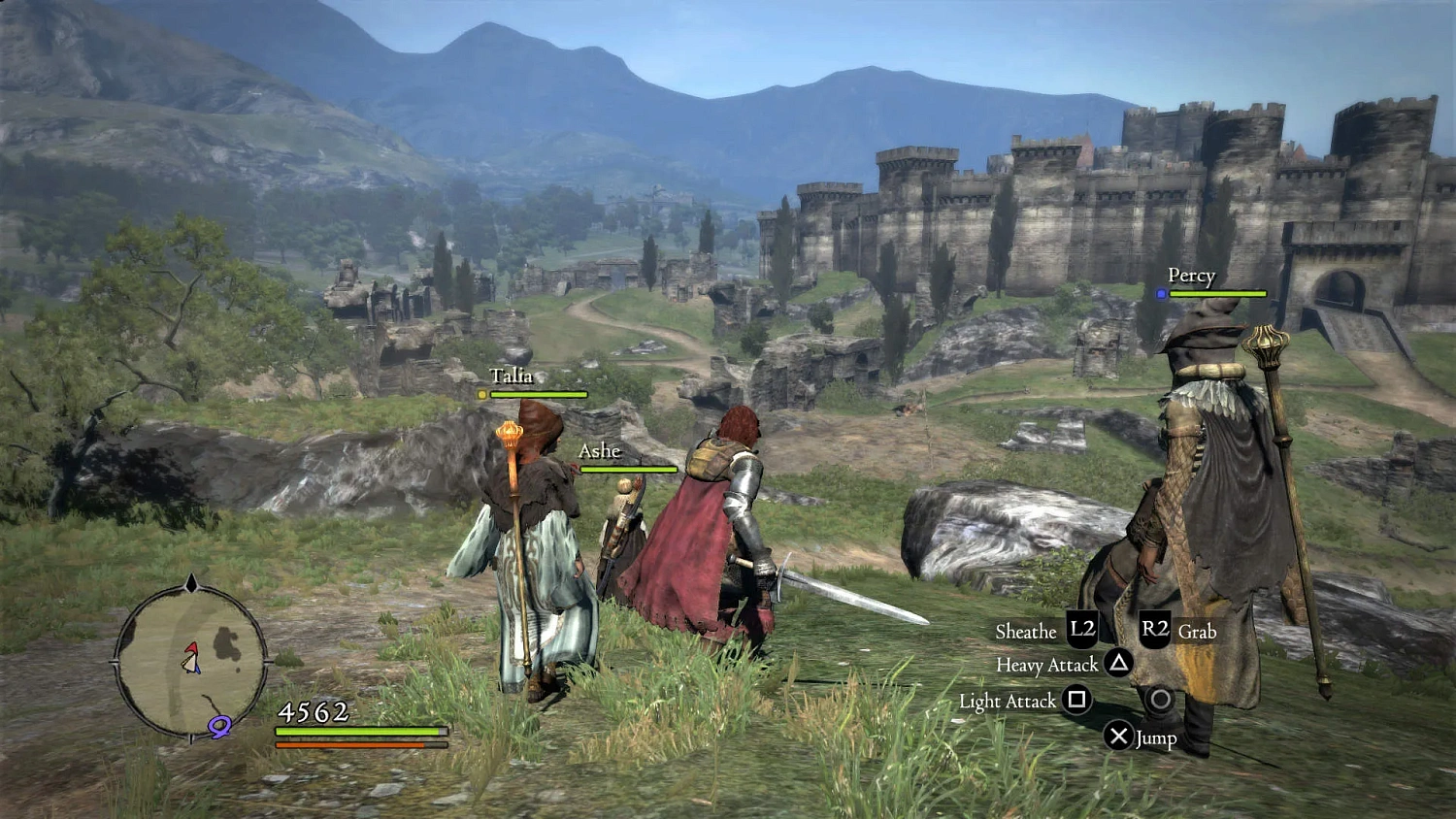This screenshot has height=819, width=1456.
Task: Toggle the Grab prompt label
Action: pos(1197,632)
